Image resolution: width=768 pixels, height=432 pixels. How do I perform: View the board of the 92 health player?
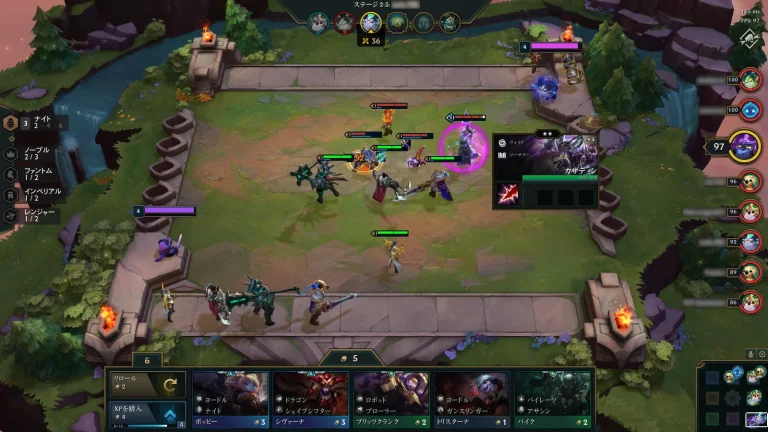pos(751,241)
